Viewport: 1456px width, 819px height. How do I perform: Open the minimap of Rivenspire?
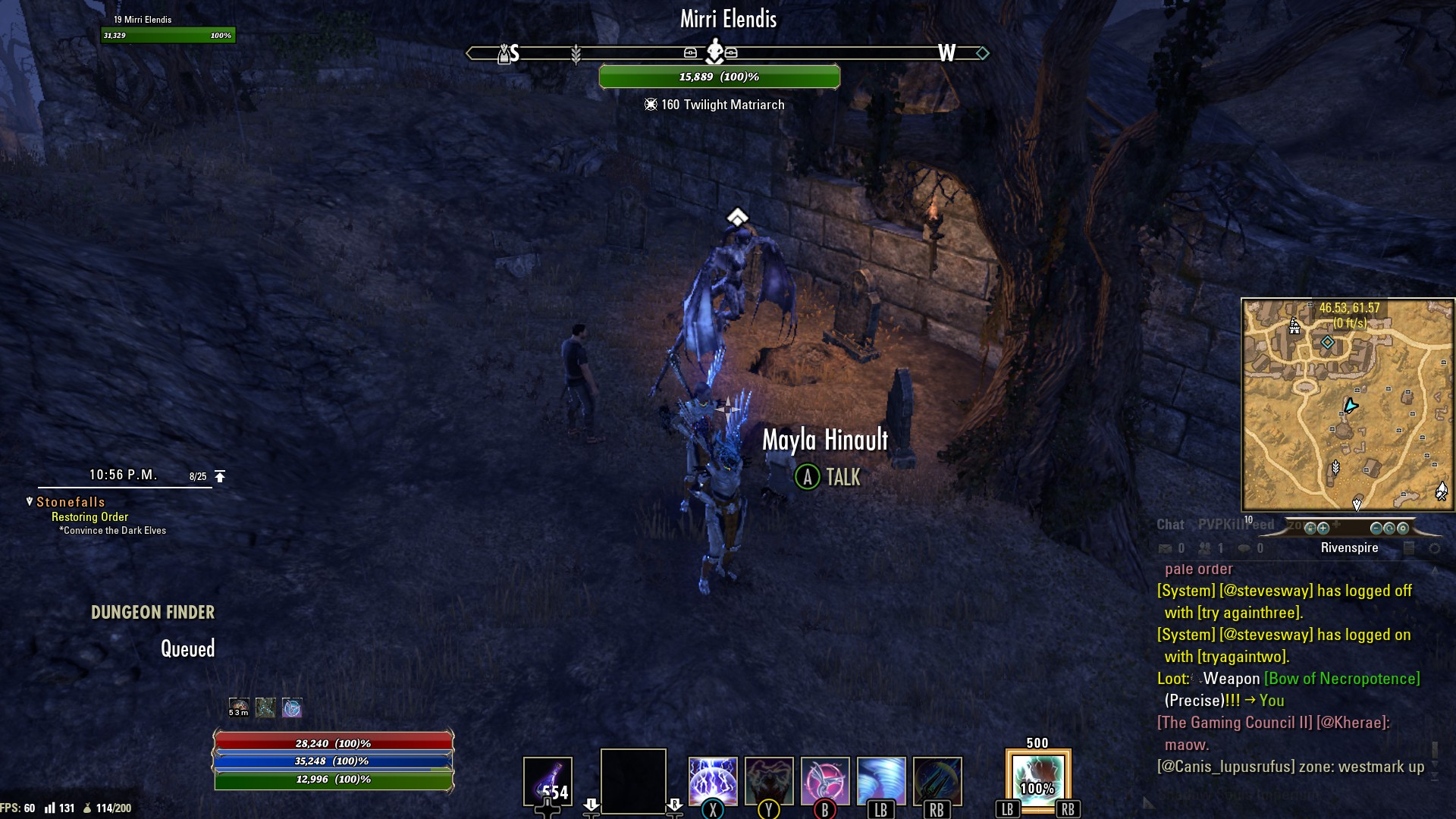click(1348, 404)
